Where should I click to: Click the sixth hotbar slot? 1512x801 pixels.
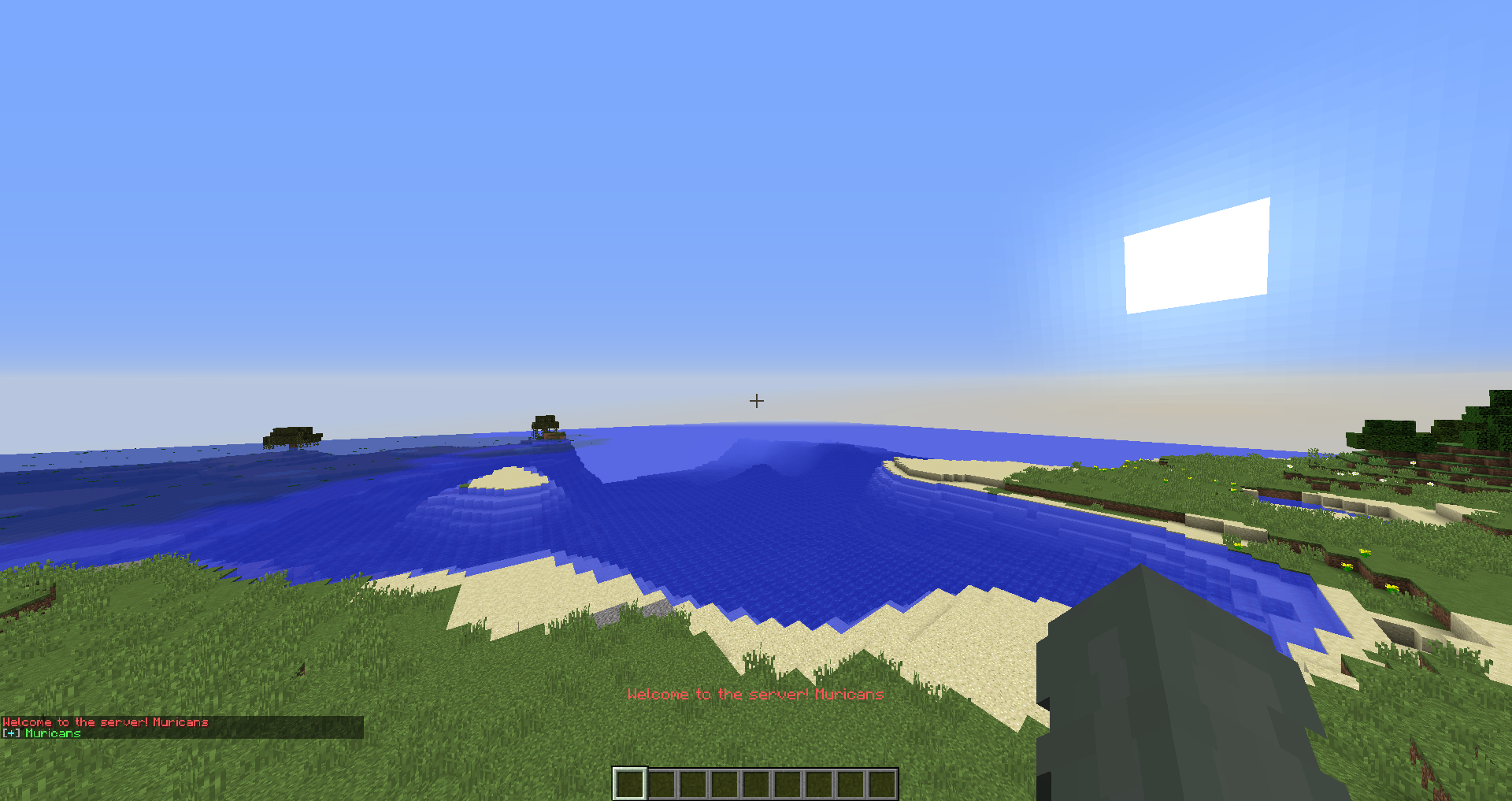[x=787, y=781]
